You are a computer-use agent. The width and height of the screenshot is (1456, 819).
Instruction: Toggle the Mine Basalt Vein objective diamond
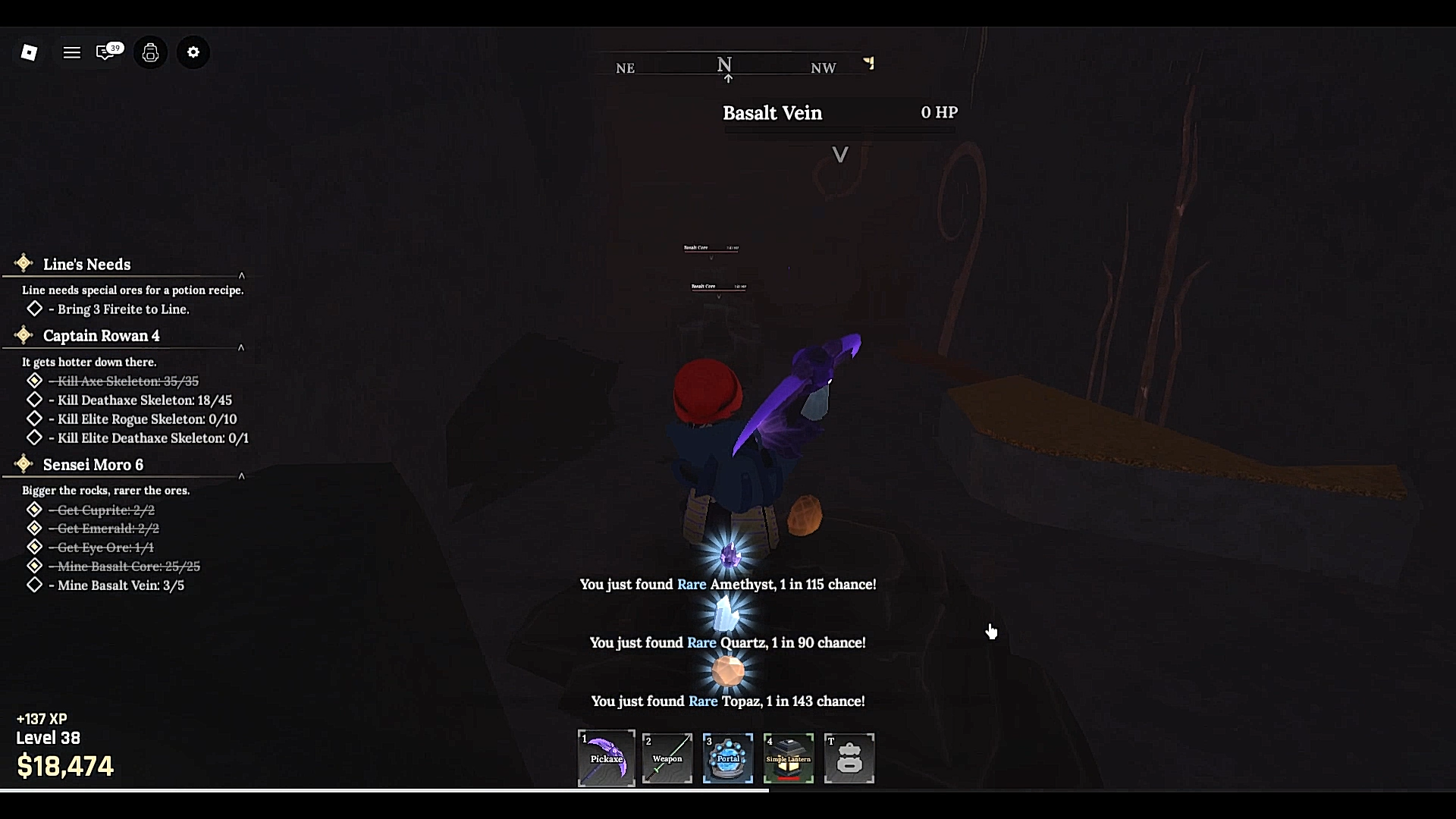point(34,585)
